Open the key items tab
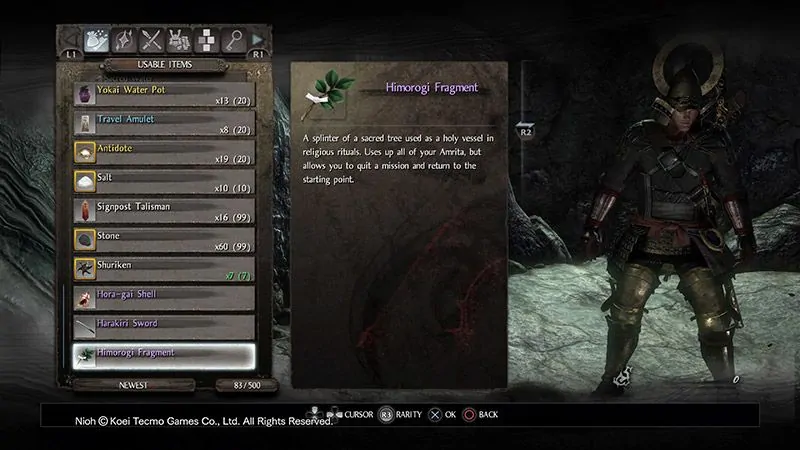Screen dimensions: 800x450 click(x=233, y=39)
